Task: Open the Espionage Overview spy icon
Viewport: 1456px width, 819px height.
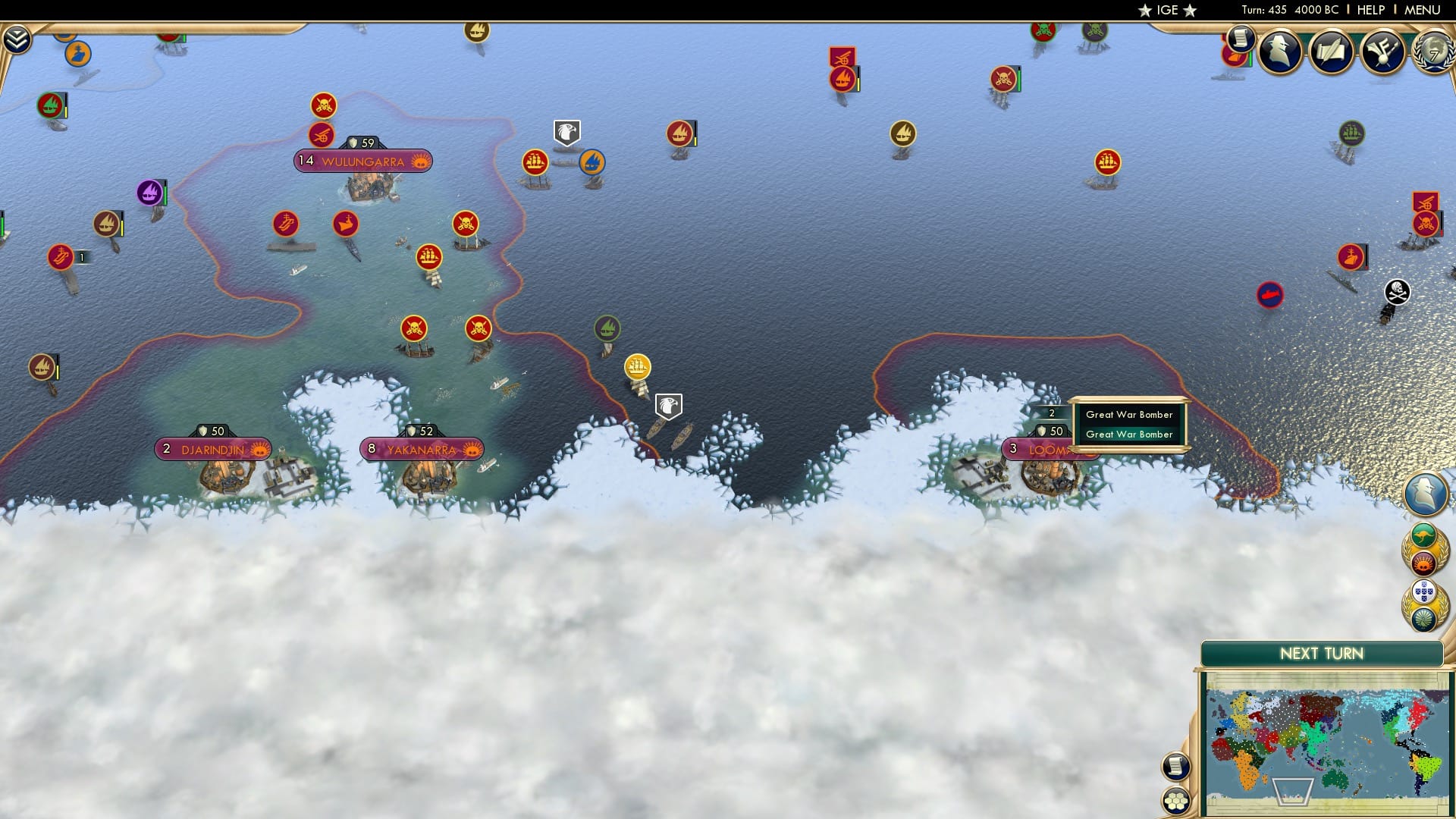Action: click(x=1280, y=53)
